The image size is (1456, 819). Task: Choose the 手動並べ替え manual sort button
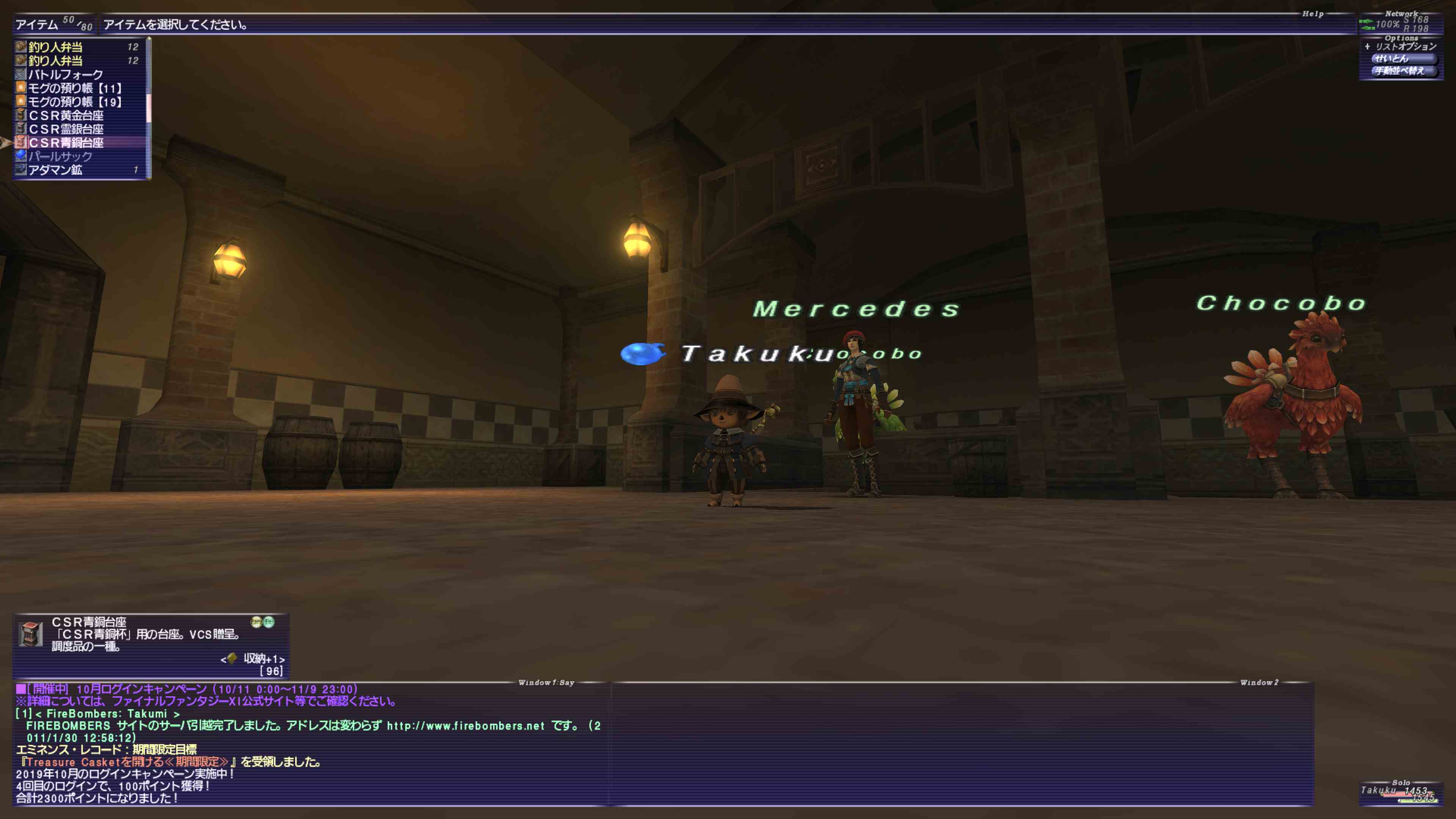(1402, 71)
